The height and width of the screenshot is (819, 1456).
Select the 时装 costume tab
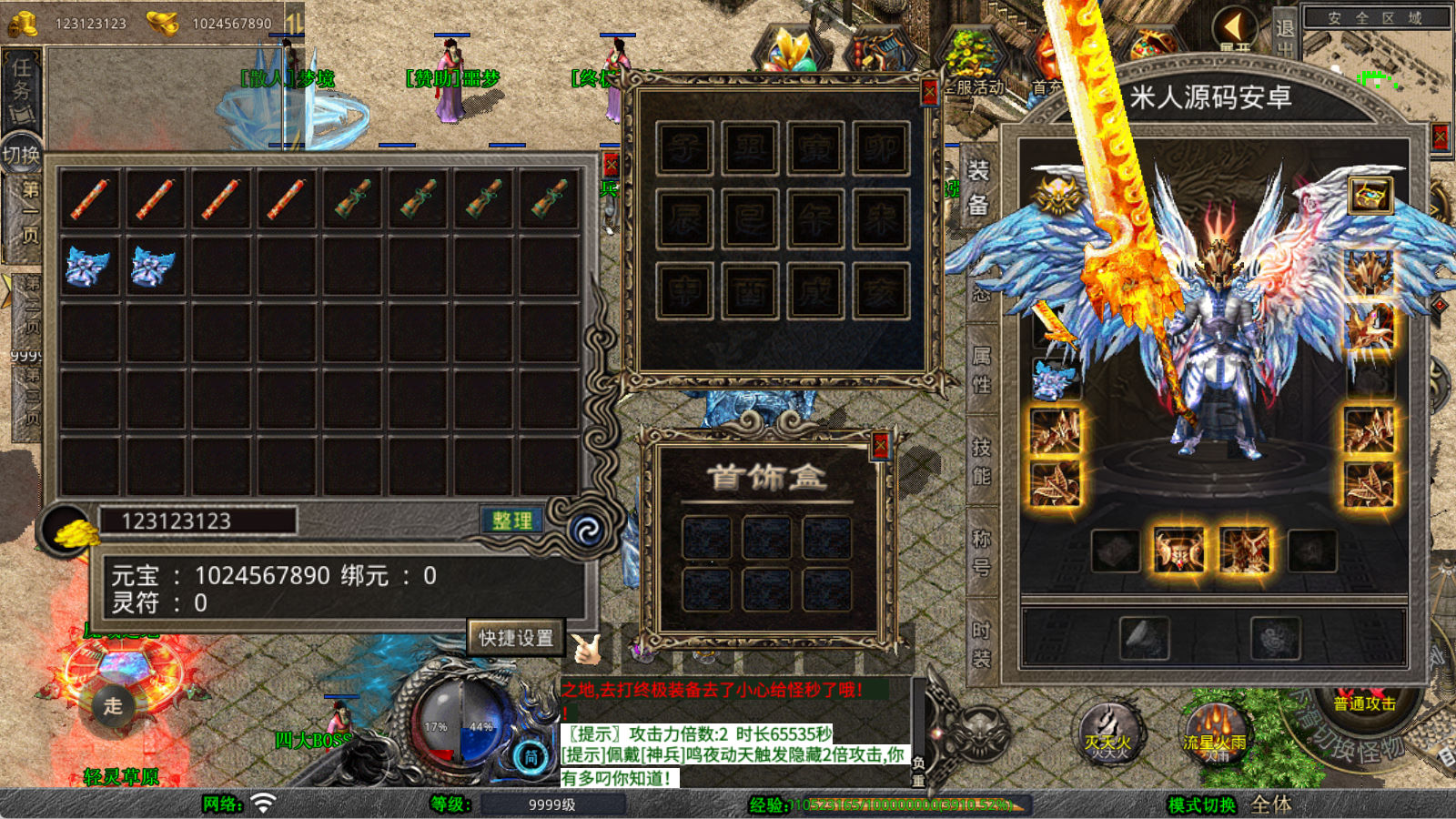click(x=982, y=643)
